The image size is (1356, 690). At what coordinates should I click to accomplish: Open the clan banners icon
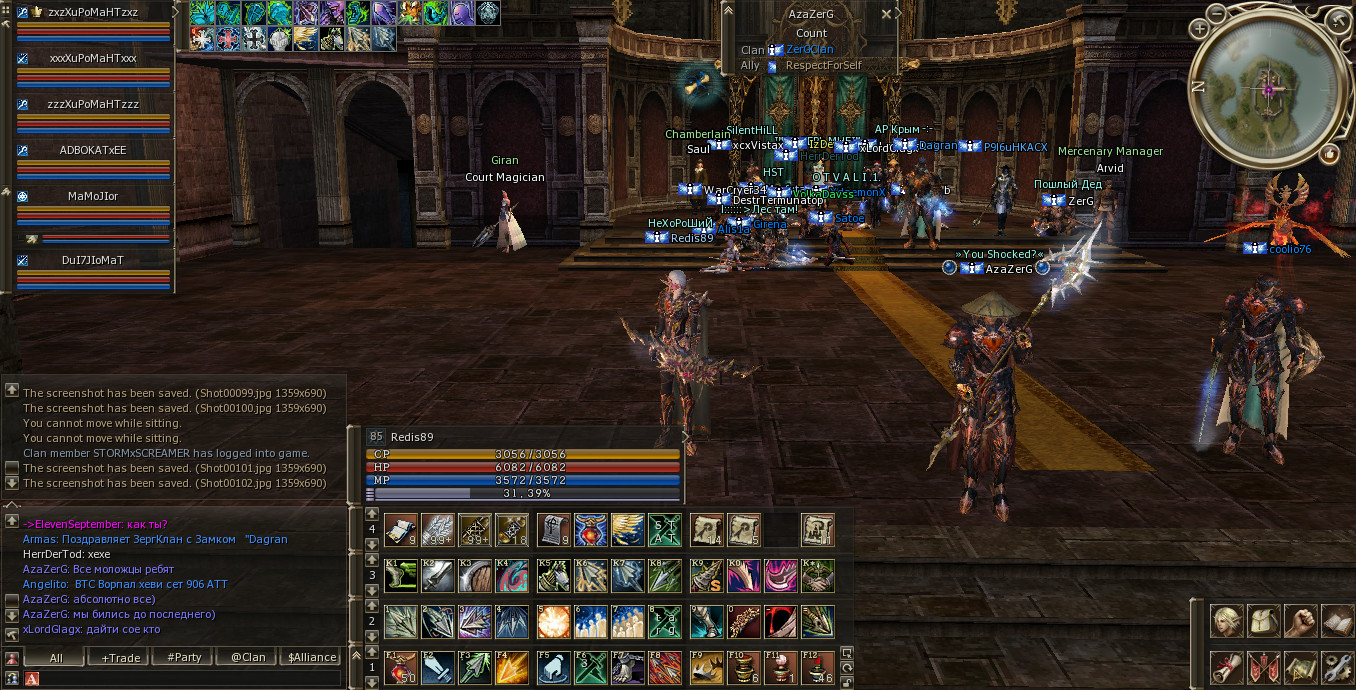[x=1265, y=666]
